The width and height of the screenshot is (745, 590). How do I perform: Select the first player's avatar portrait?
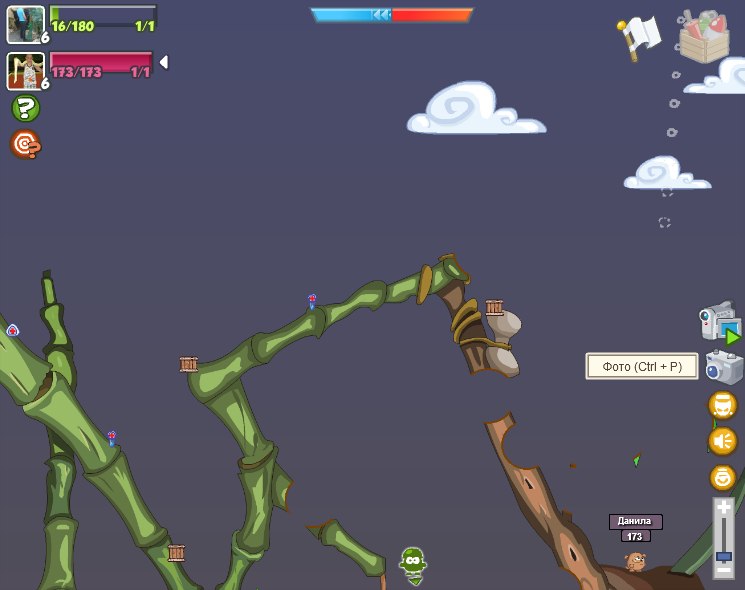(x=25, y=24)
